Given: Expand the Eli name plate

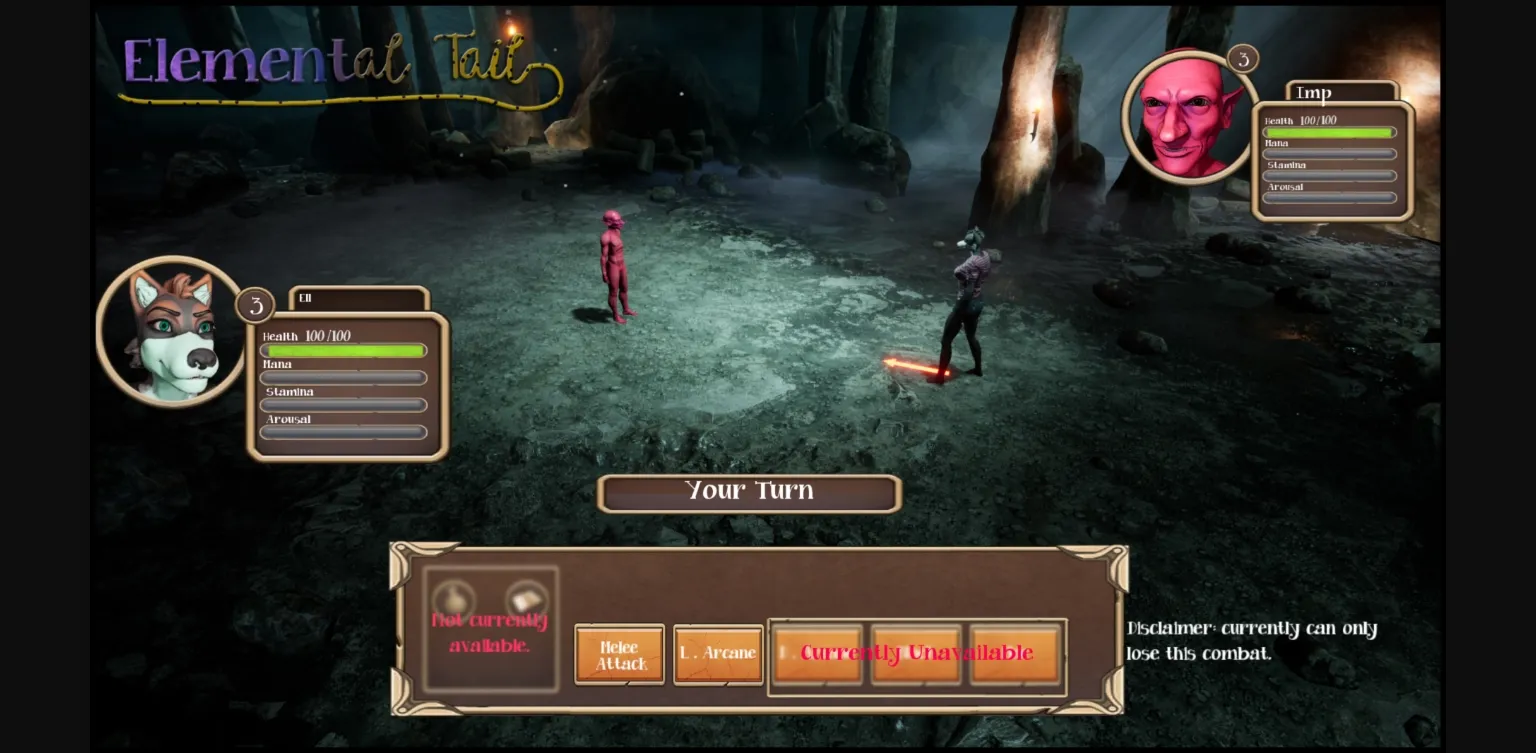Looking at the screenshot, I should coord(360,297).
